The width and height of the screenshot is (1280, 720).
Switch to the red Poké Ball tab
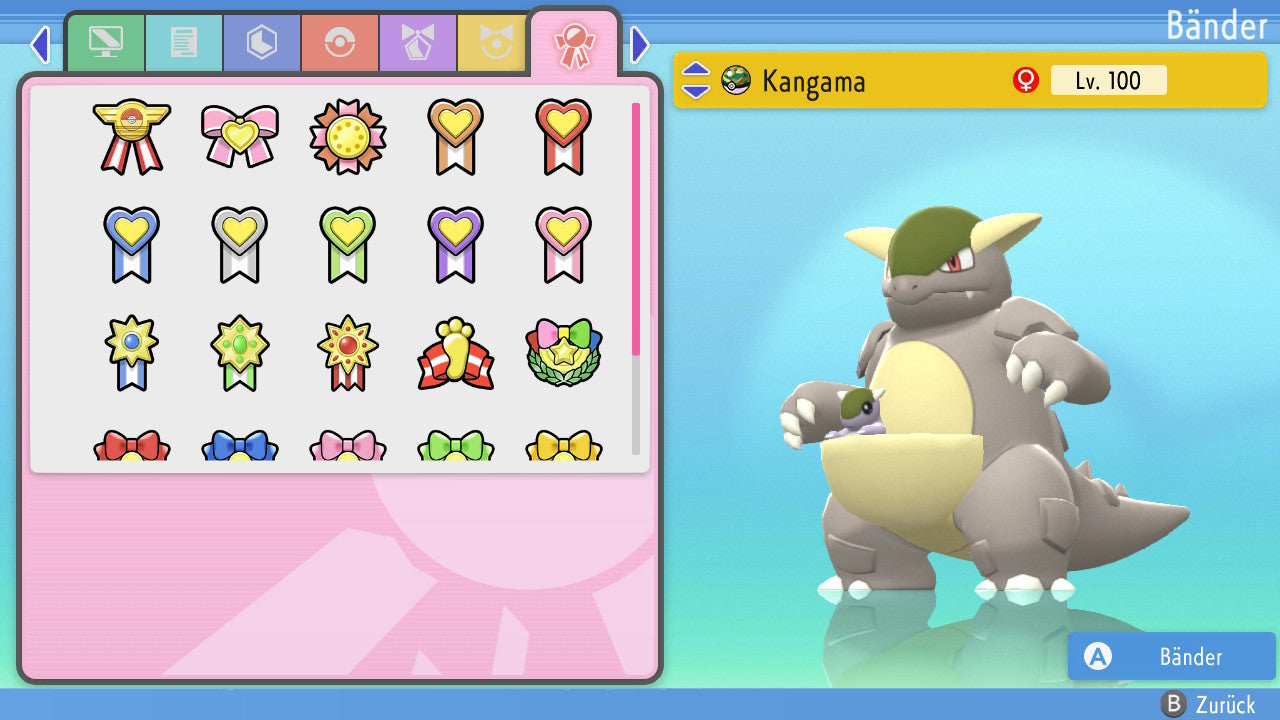click(x=340, y=43)
